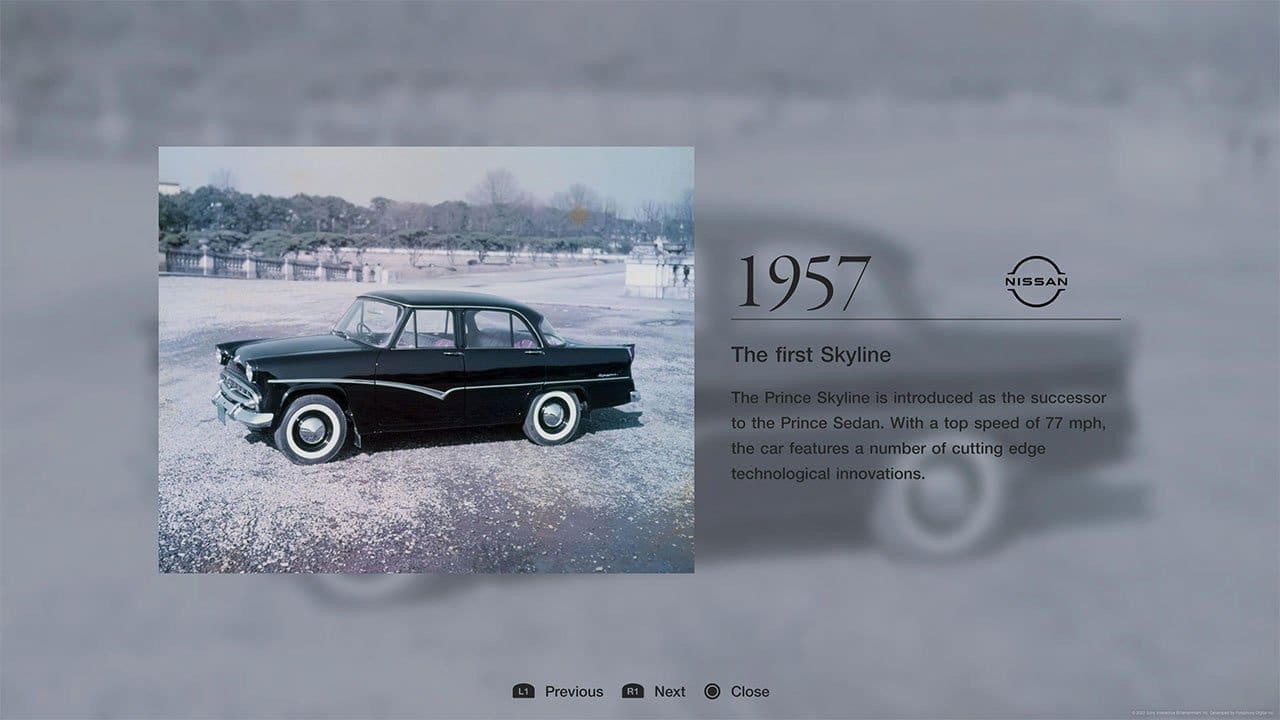
Task: Tap the dark L1 button glyph beside Previous
Action: click(524, 691)
